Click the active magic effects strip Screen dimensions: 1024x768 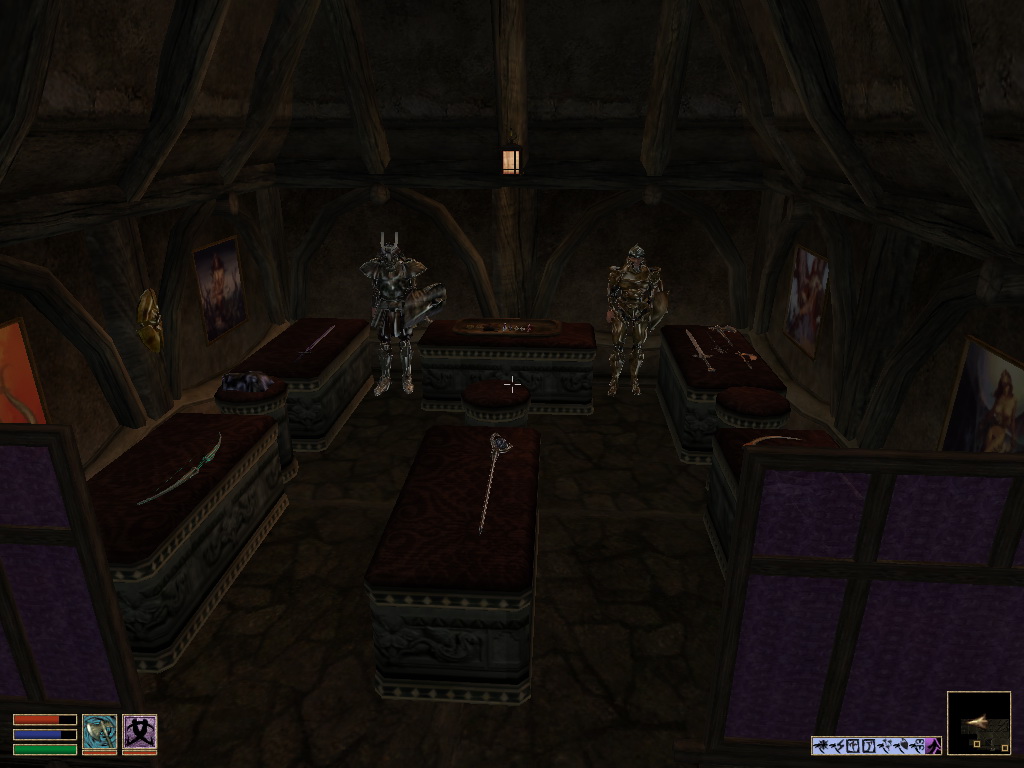coord(875,745)
